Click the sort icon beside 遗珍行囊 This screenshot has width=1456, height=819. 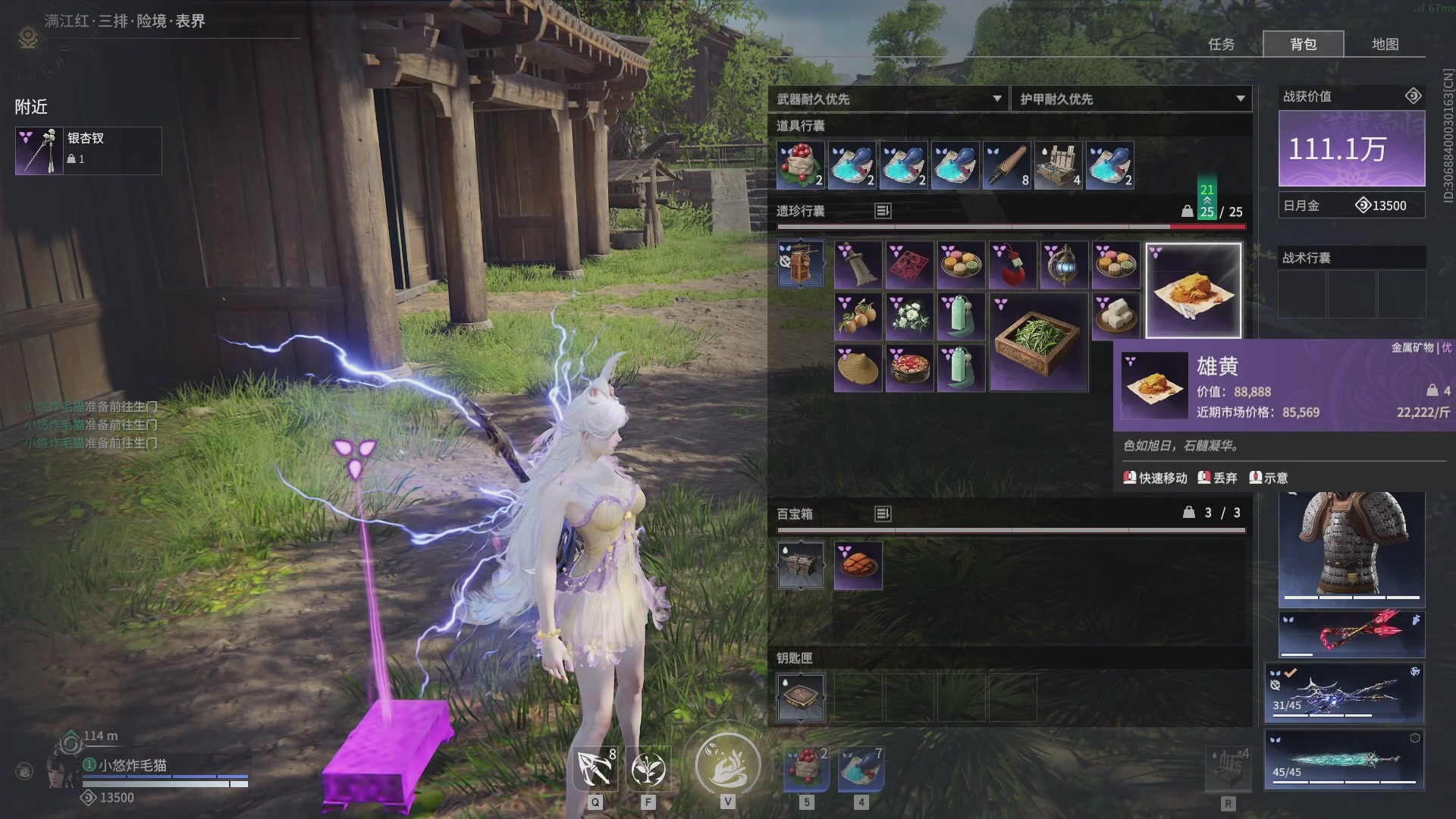coord(883,211)
